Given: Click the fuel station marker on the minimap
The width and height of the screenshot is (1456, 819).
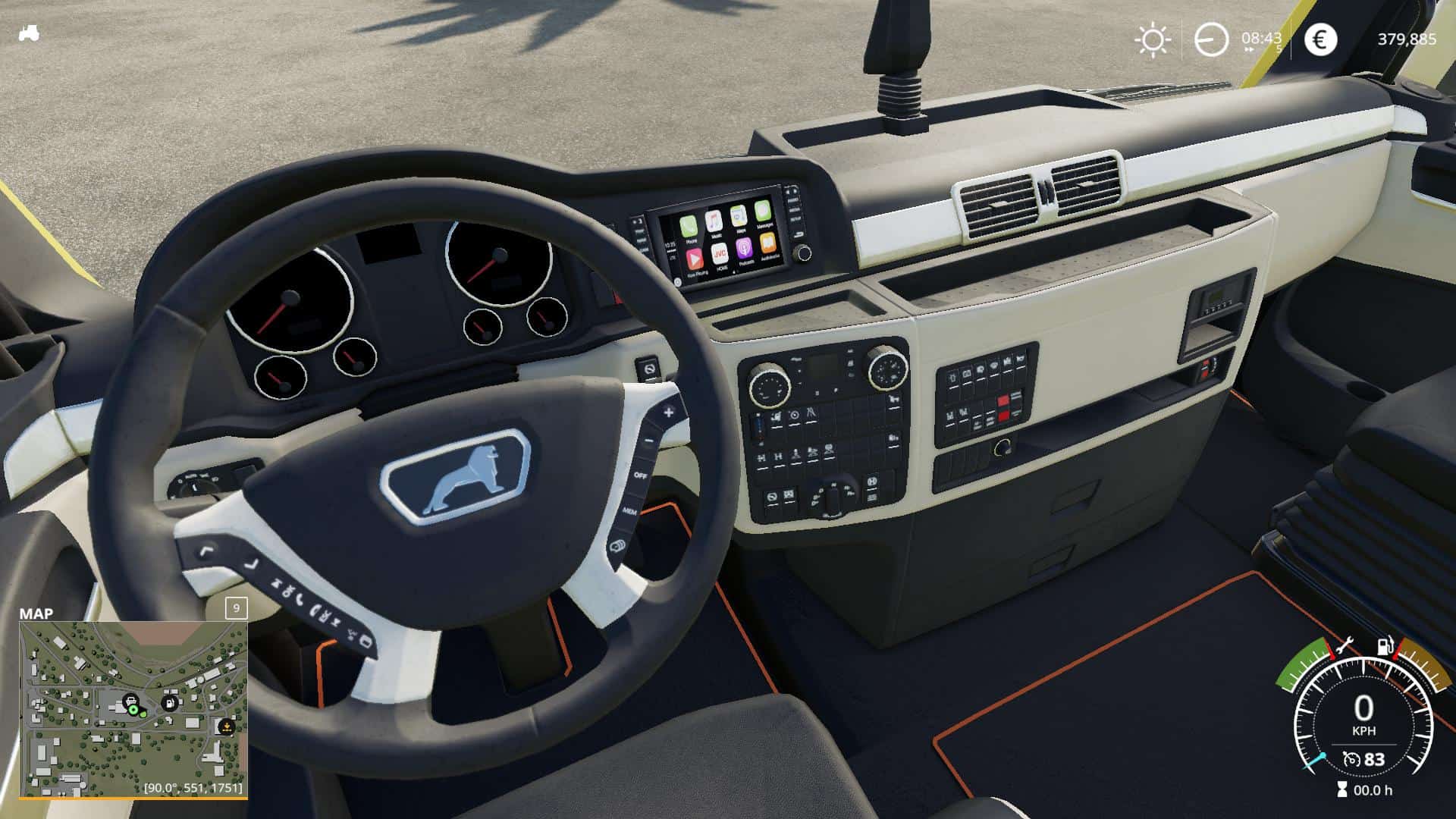Looking at the screenshot, I should [x=171, y=703].
